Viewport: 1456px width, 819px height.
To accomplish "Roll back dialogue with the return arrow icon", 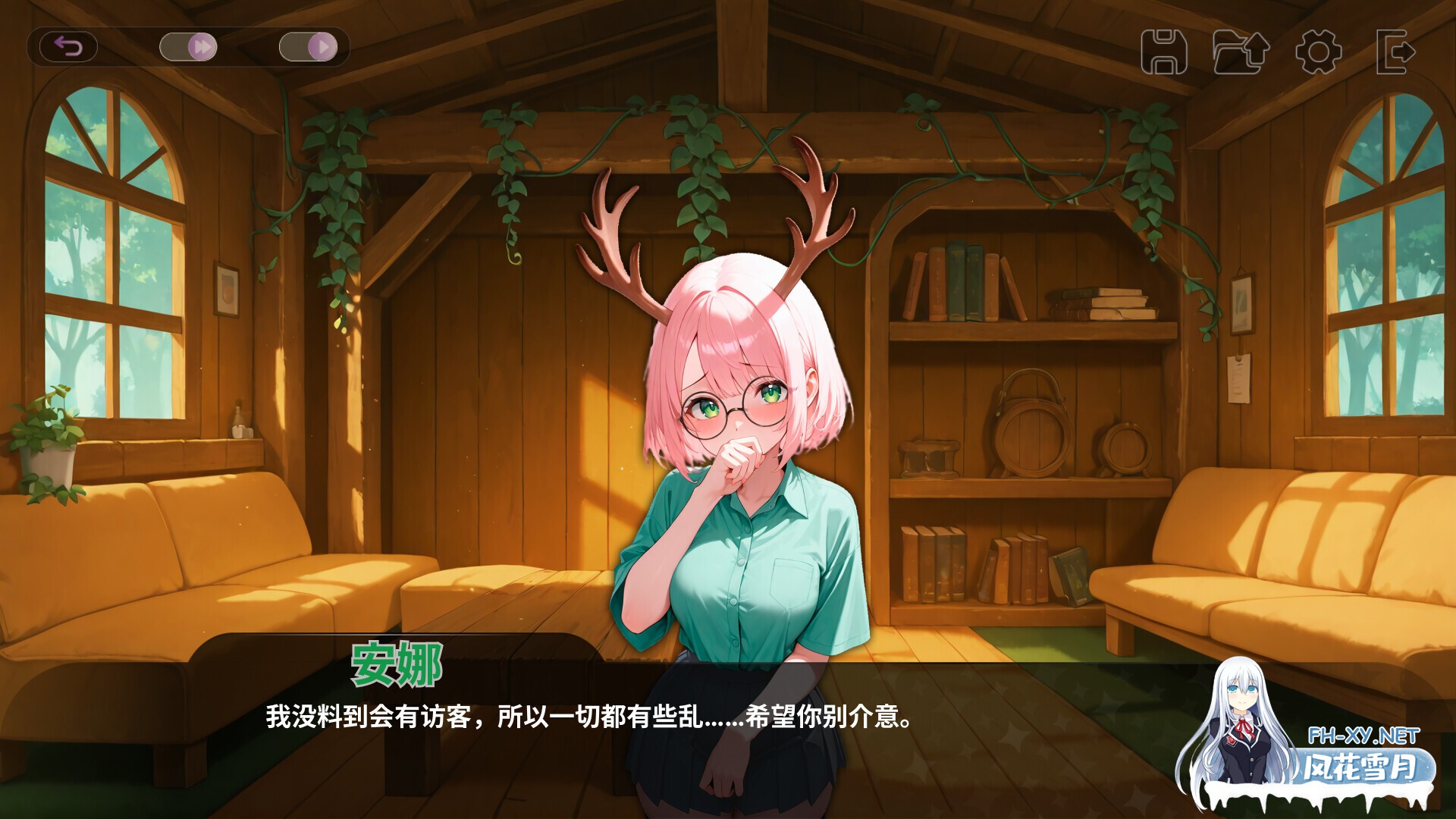I will [x=71, y=47].
